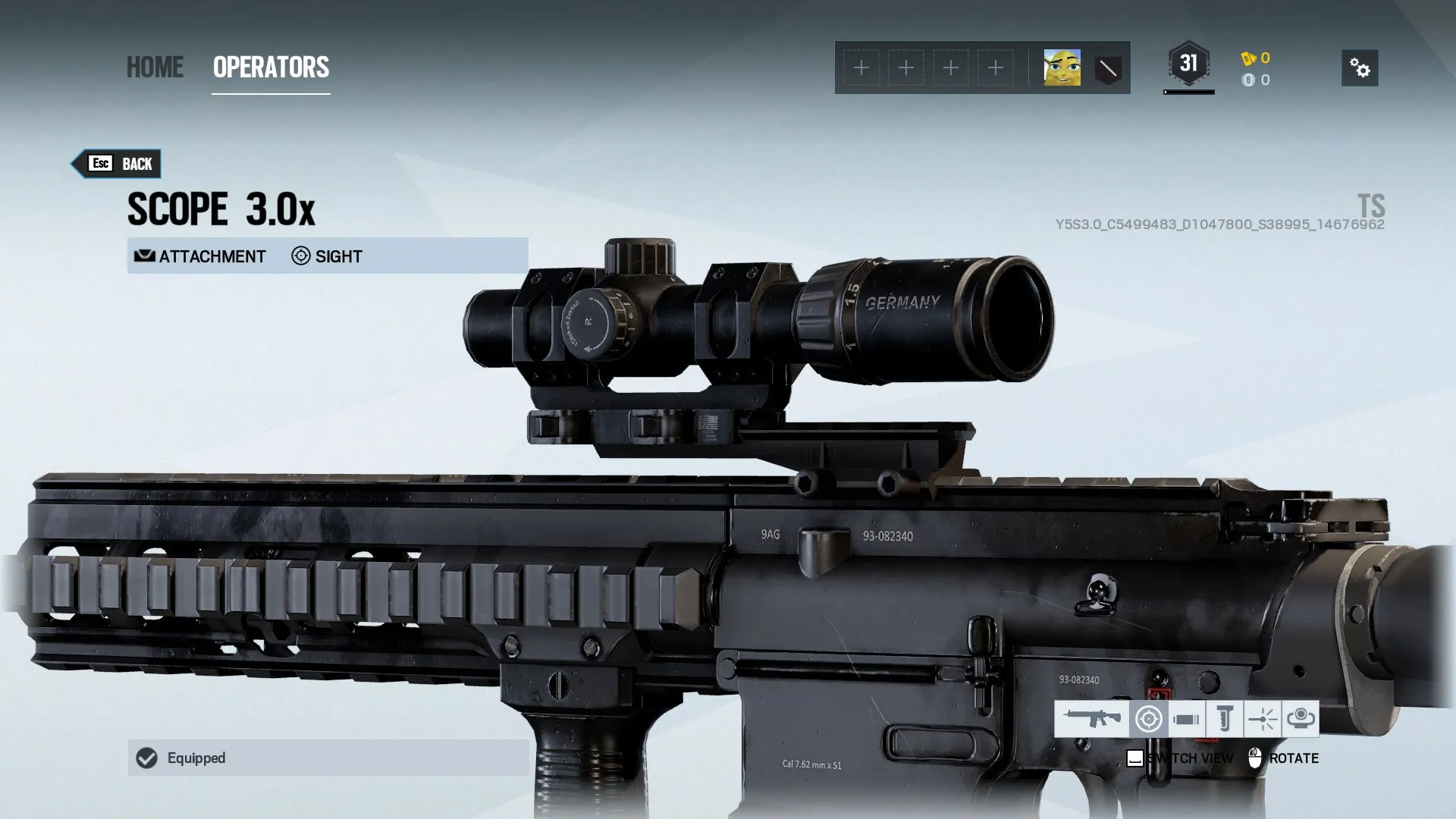Select the vertical grip attachment slot
Image resolution: width=1456 pixels, height=819 pixels.
[x=1224, y=718]
